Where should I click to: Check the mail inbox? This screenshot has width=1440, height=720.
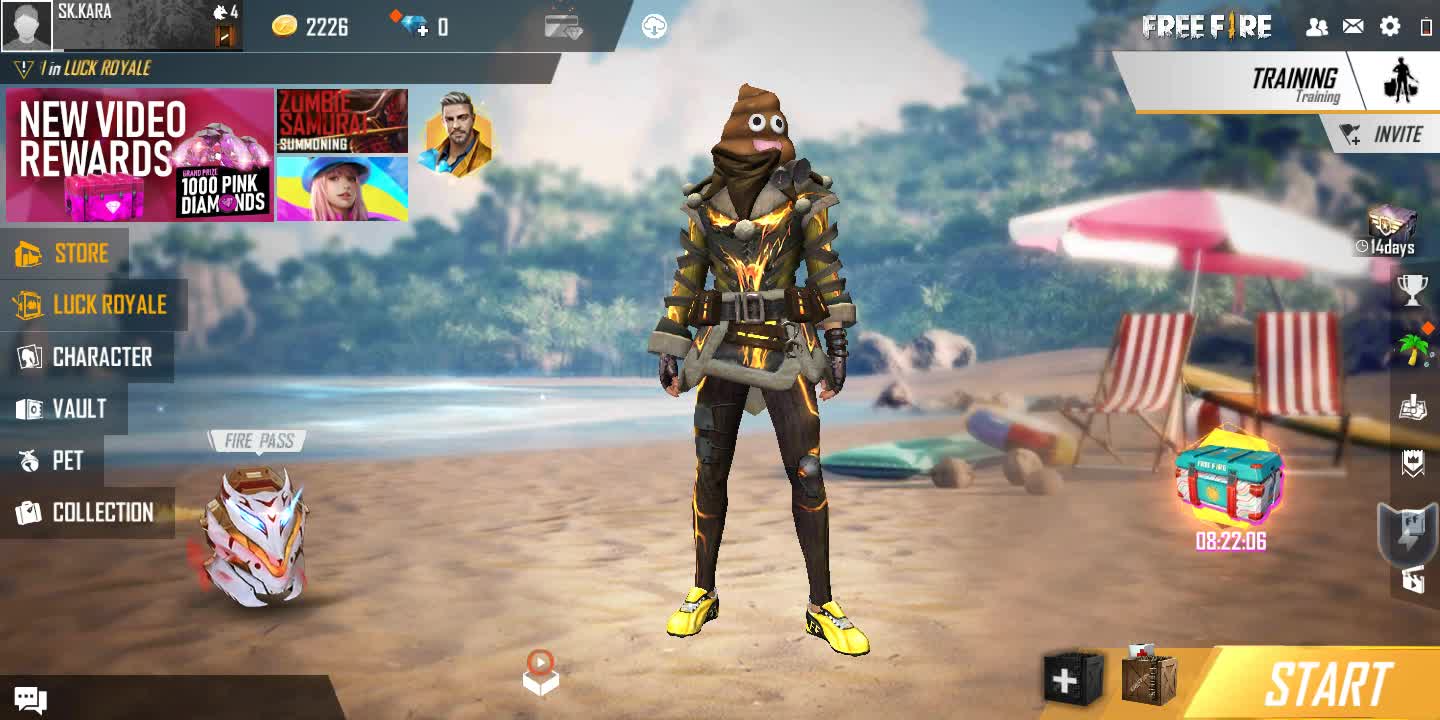[x=1353, y=27]
